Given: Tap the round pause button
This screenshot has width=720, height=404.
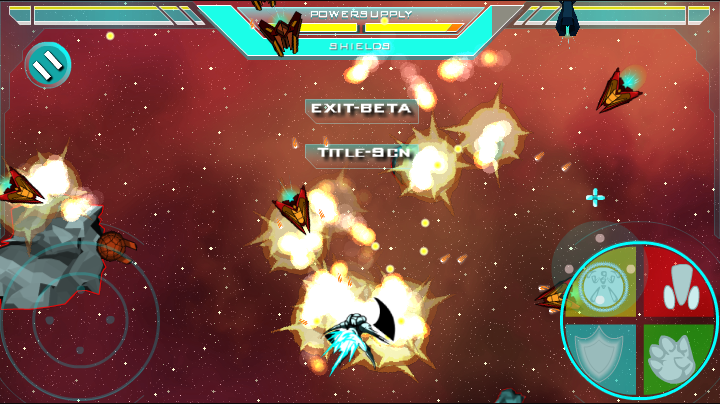Looking at the screenshot, I should (x=47, y=65).
